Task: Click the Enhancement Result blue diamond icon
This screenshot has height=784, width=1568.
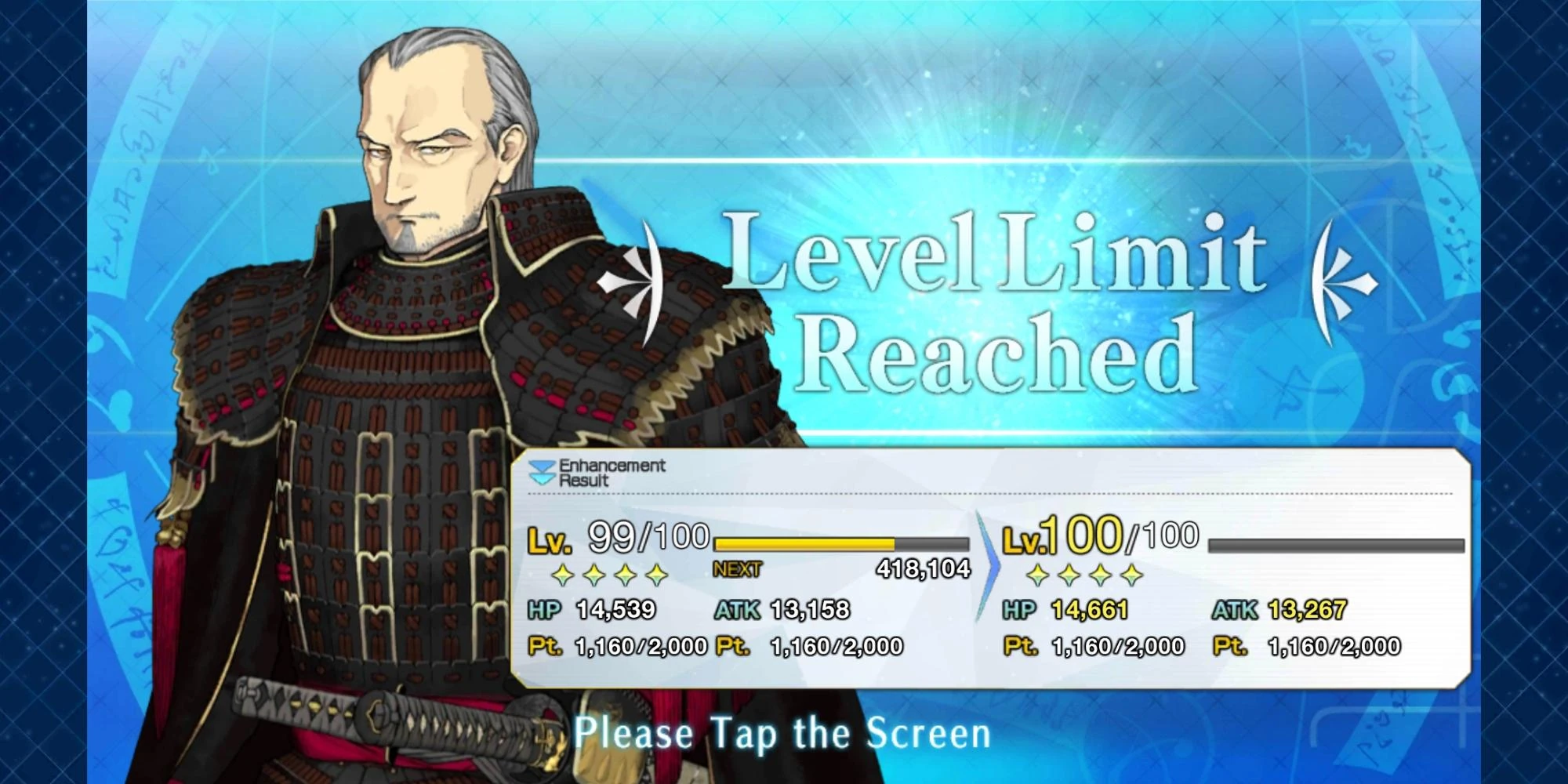Action: [541, 470]
